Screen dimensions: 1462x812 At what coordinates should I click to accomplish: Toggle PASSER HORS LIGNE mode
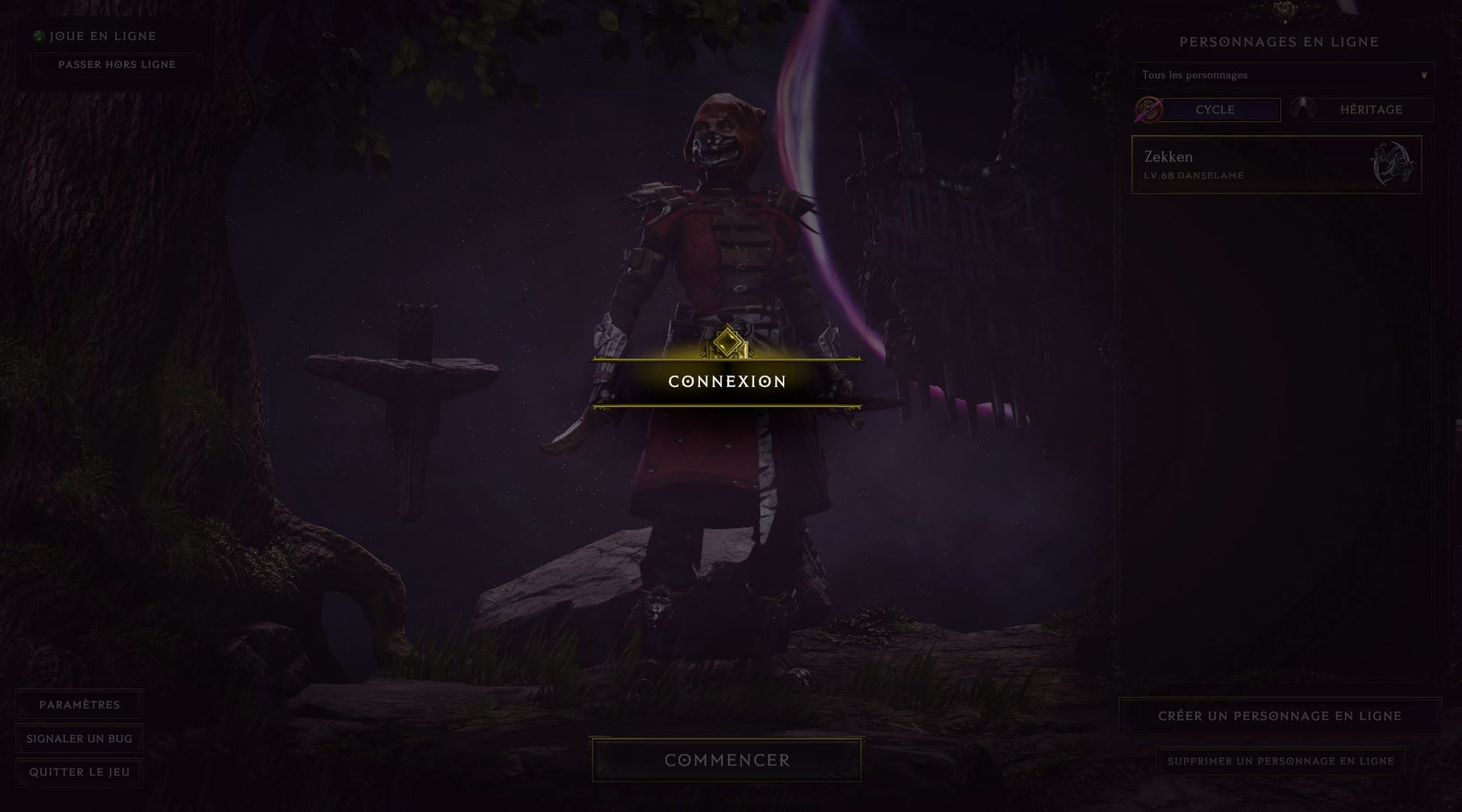(x=117, y=65)
